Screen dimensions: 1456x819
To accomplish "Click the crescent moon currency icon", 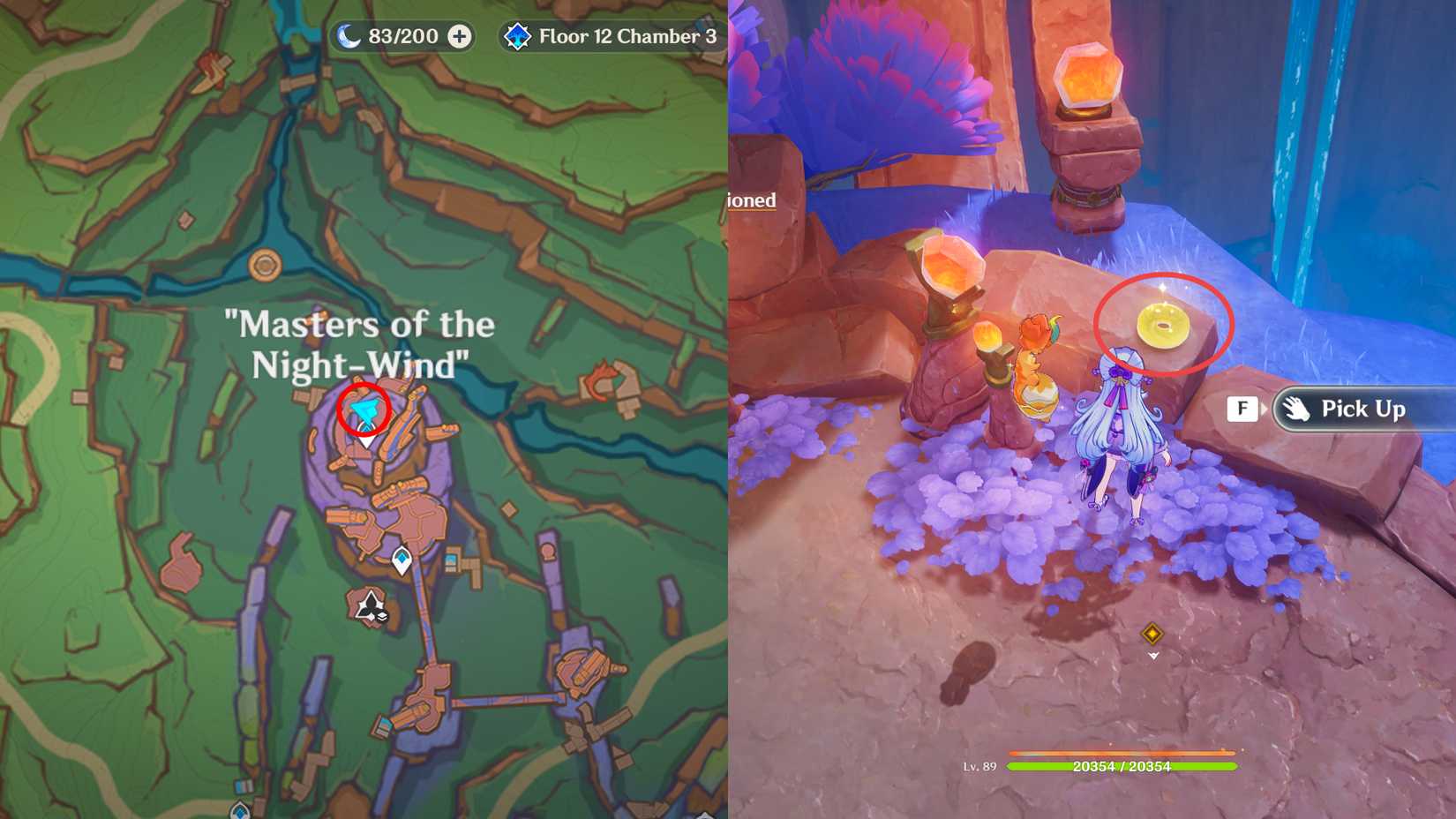I will point(350,36).
